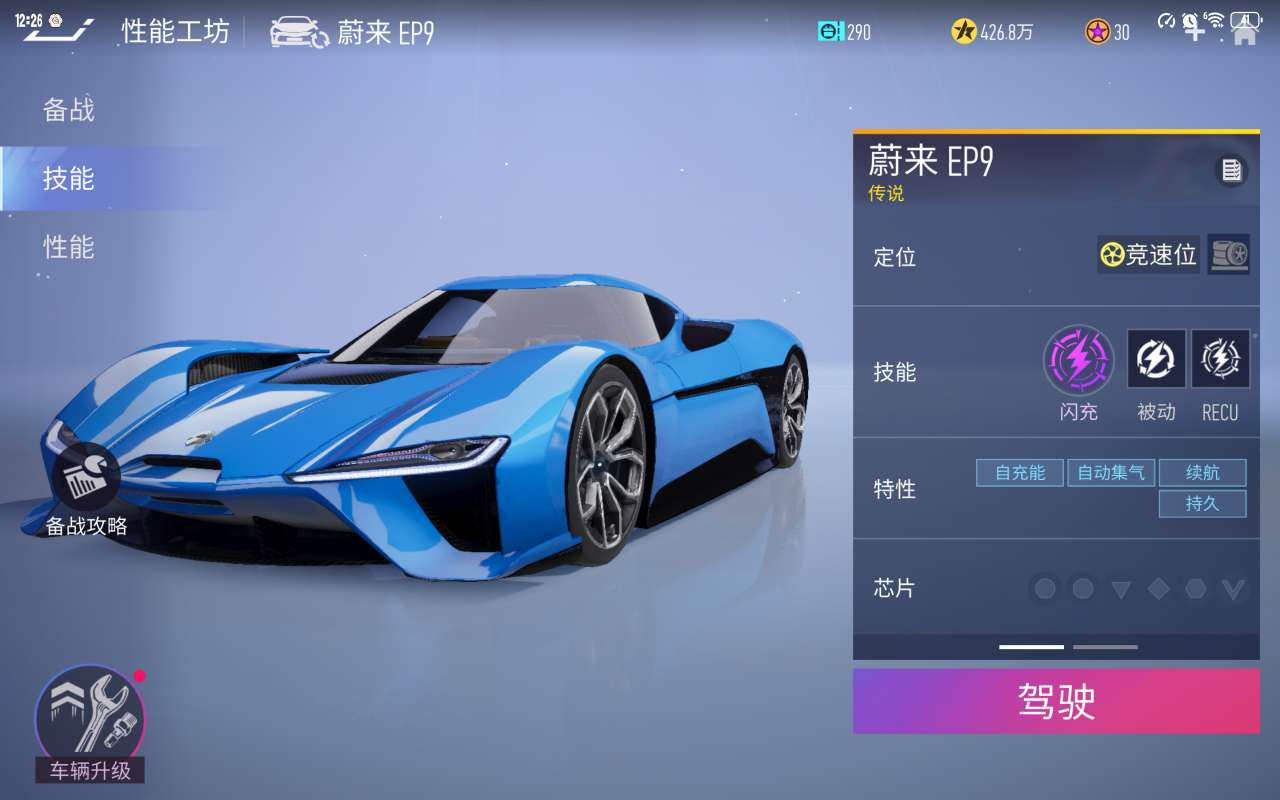Click the tire icon beside 竞速位
This screenshot has width=1280, height=800.
coord(1228,255)
